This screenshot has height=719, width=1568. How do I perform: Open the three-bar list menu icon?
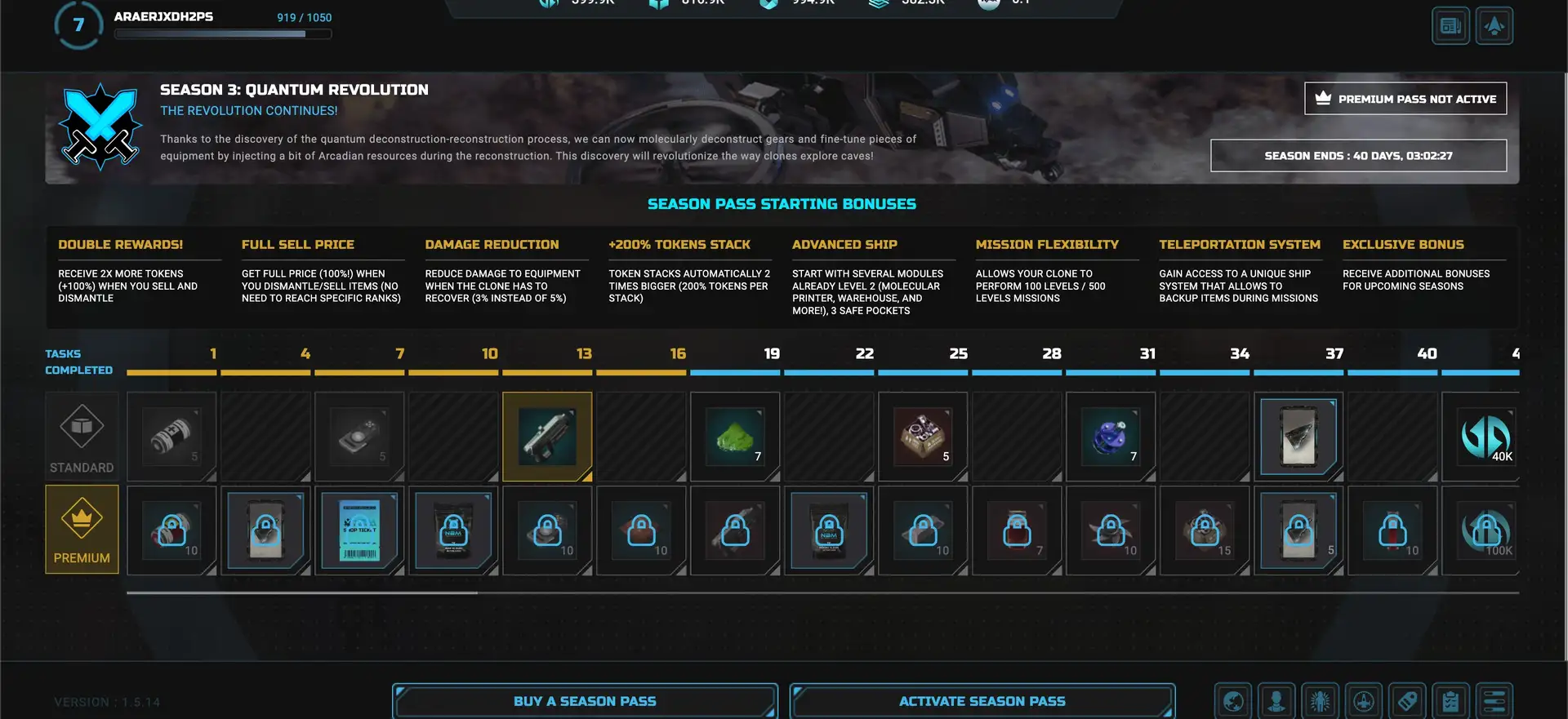pos(1494,701)
